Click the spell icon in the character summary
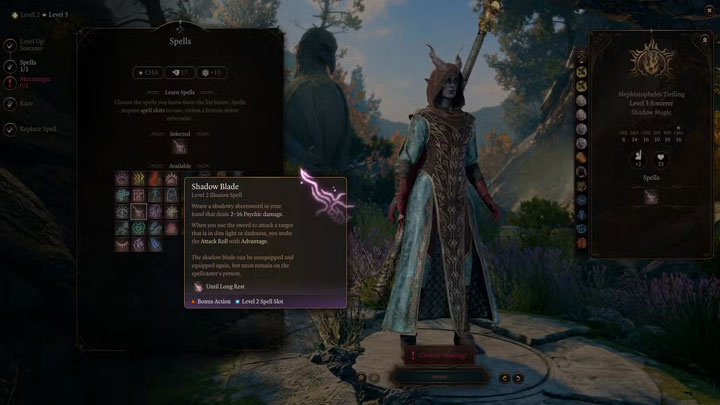 click(650, 197)
